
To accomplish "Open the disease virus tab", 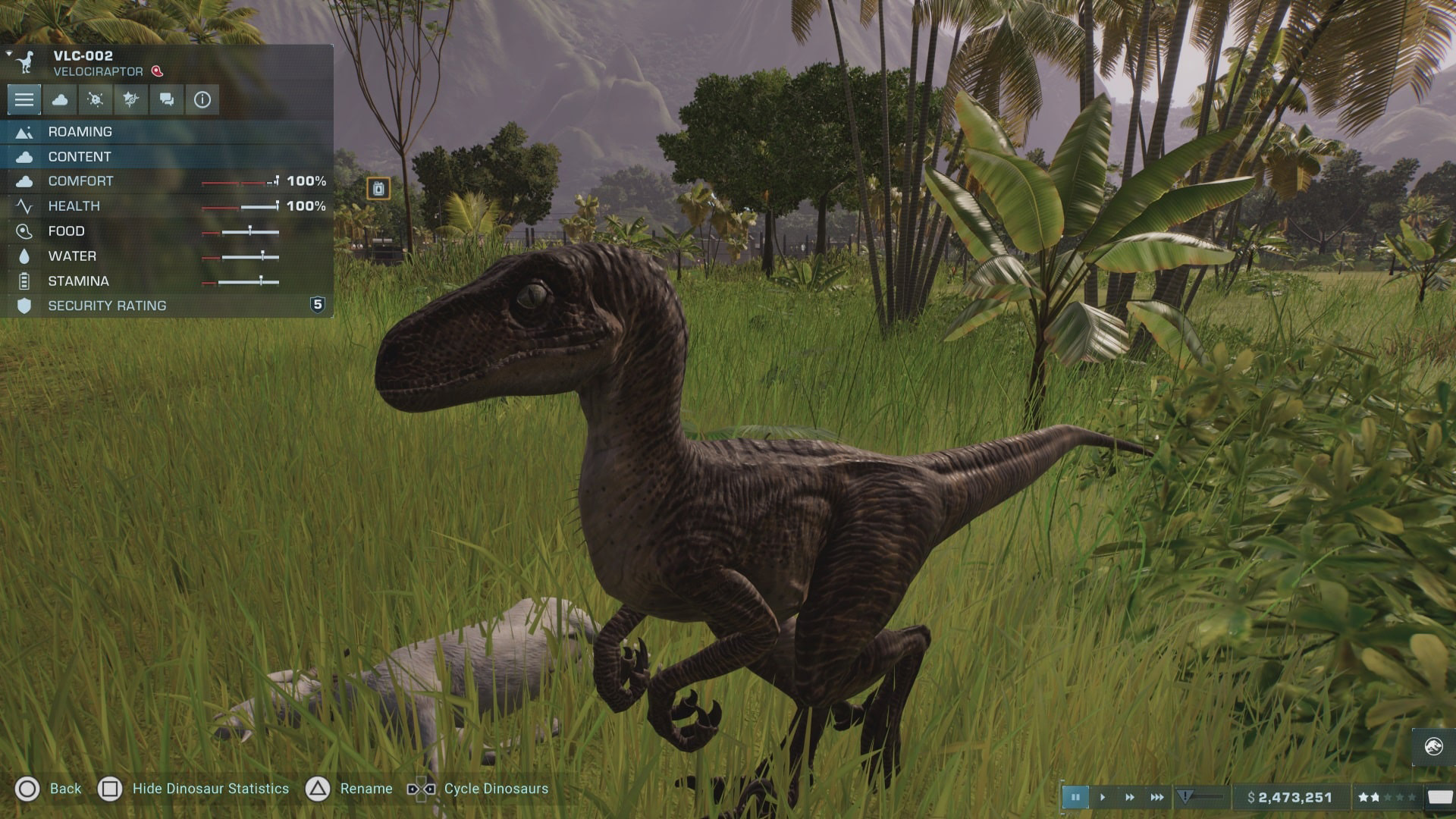I will pyautogui.click(x=96, y=99).
